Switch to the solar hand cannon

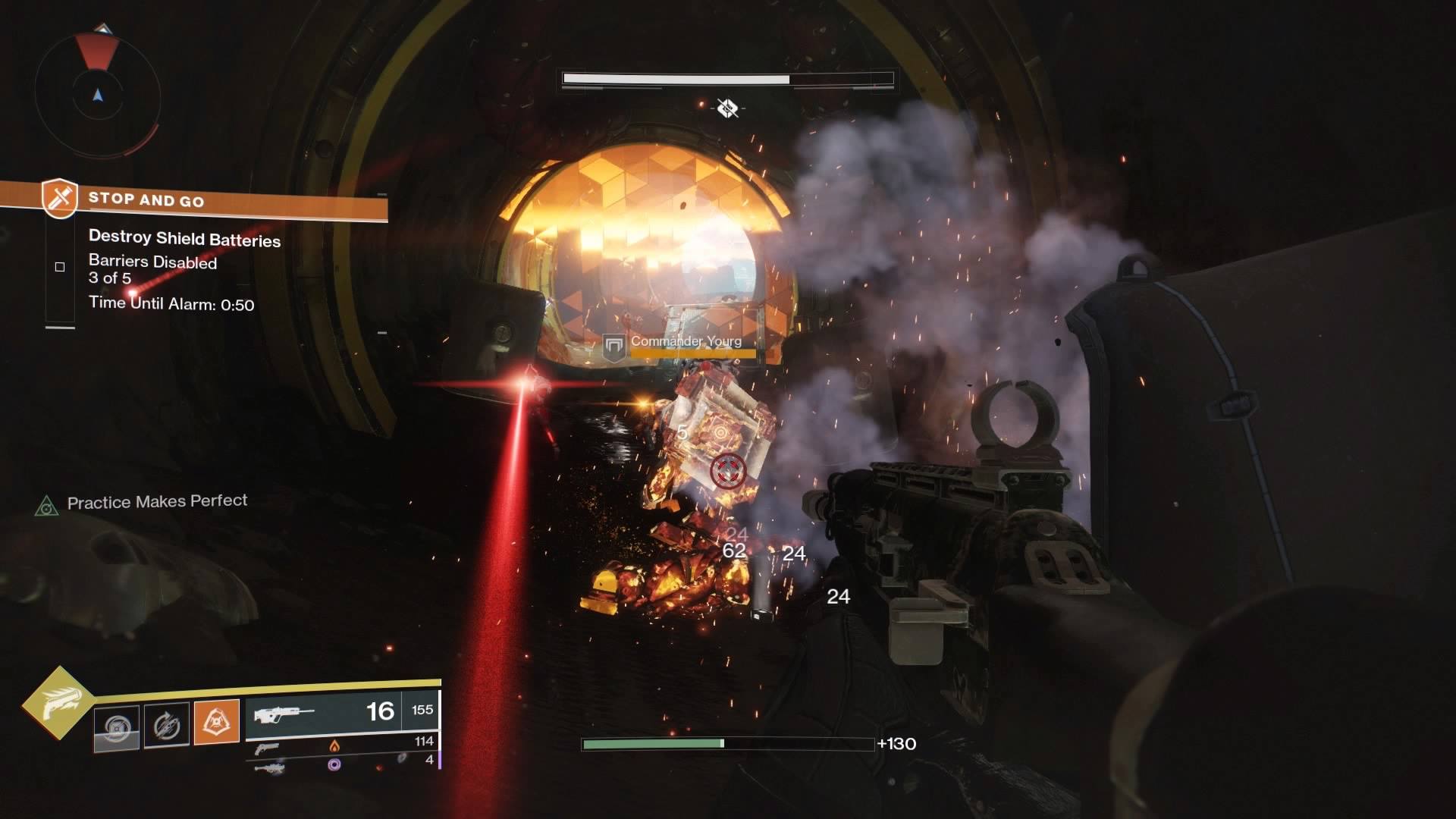click(x=343, y=745)
